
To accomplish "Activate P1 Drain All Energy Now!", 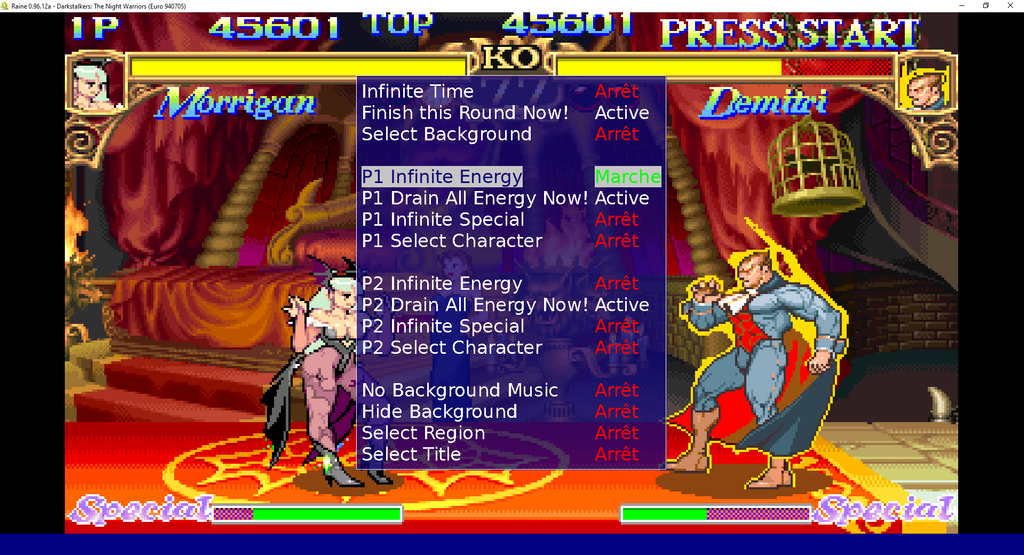I will coord(474,198).
